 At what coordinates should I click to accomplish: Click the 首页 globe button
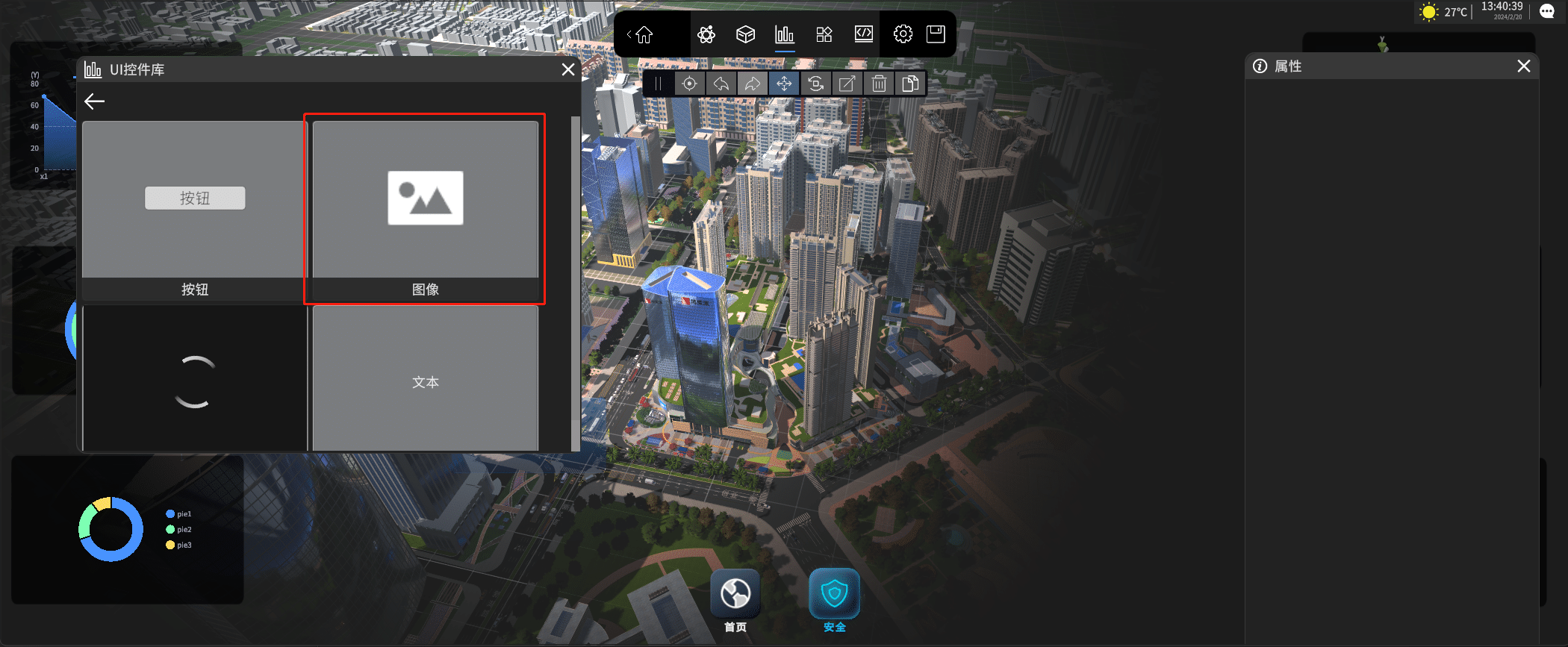[735, 596]
